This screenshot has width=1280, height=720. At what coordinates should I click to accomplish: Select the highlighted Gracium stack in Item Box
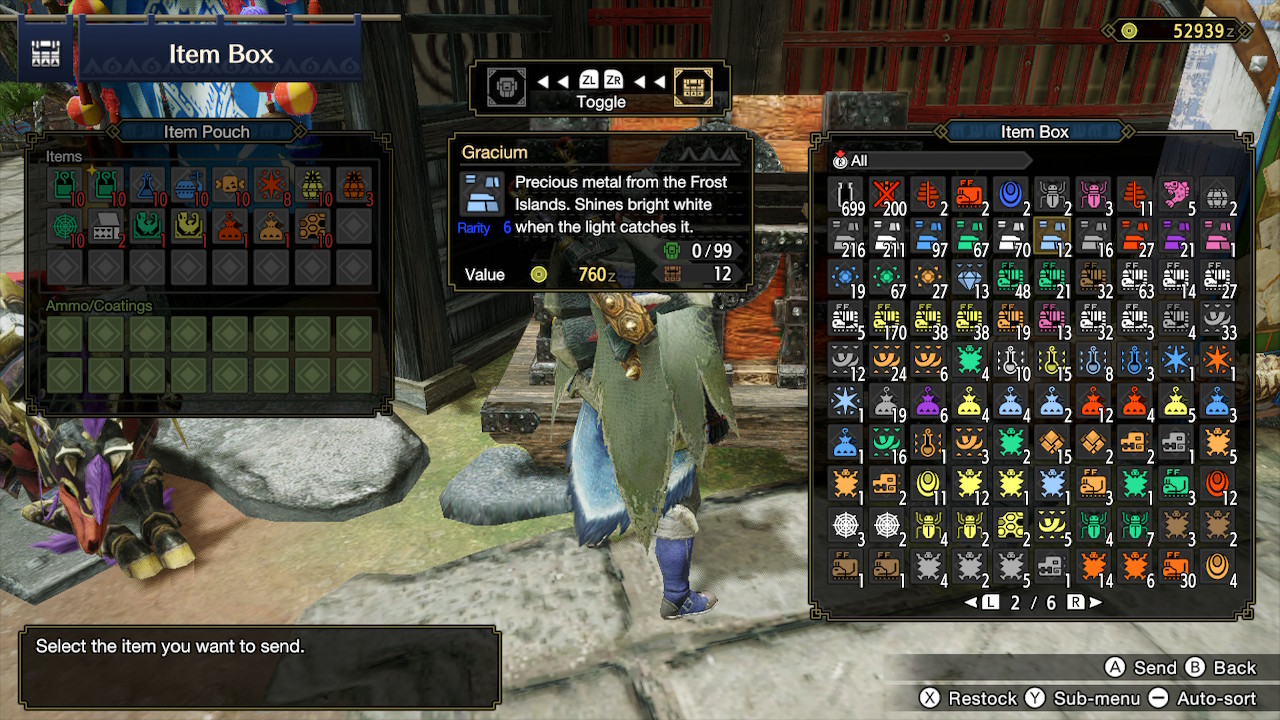(1050, 237)
